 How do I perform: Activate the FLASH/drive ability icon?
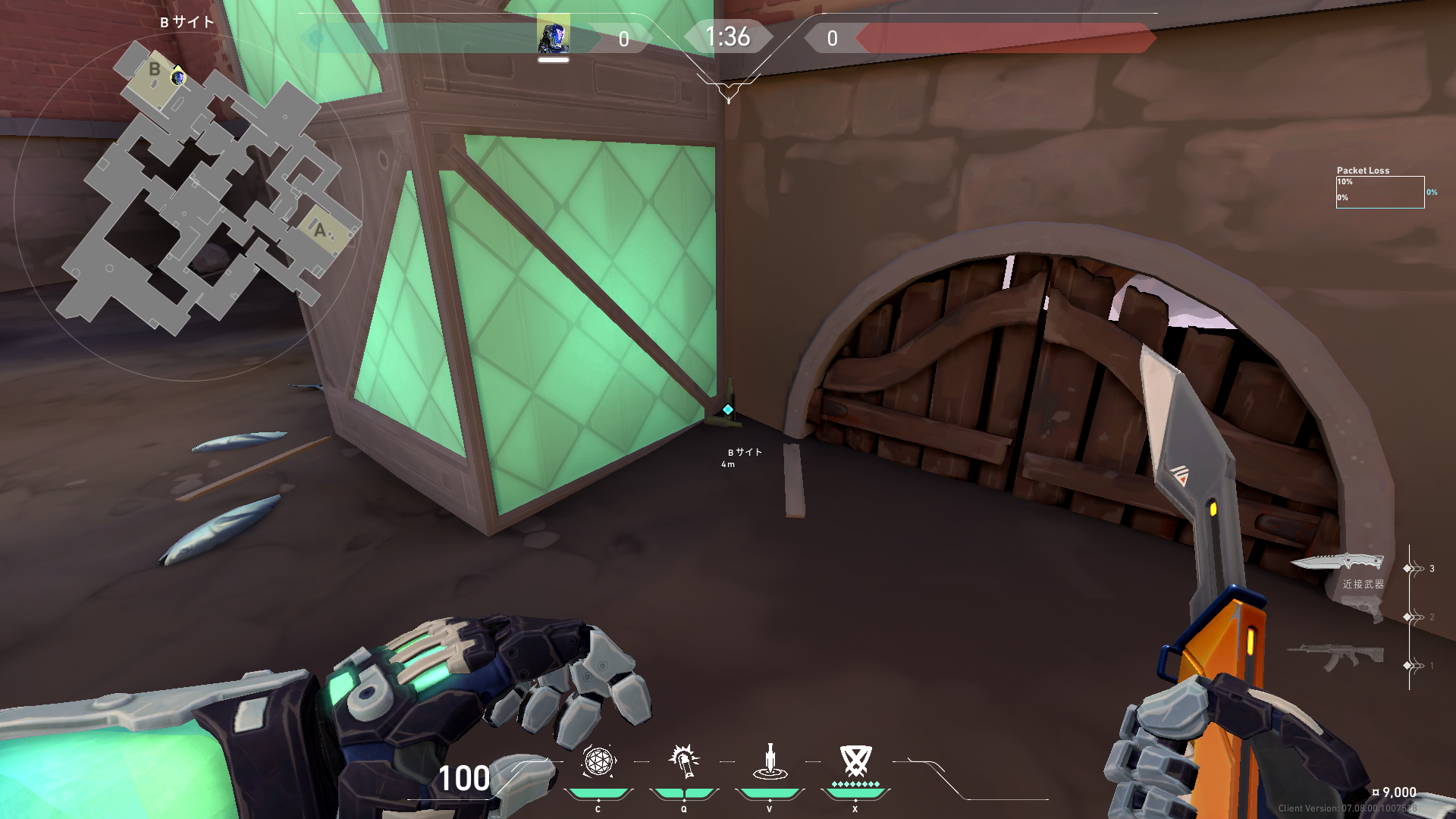click(x=684, y=761)
